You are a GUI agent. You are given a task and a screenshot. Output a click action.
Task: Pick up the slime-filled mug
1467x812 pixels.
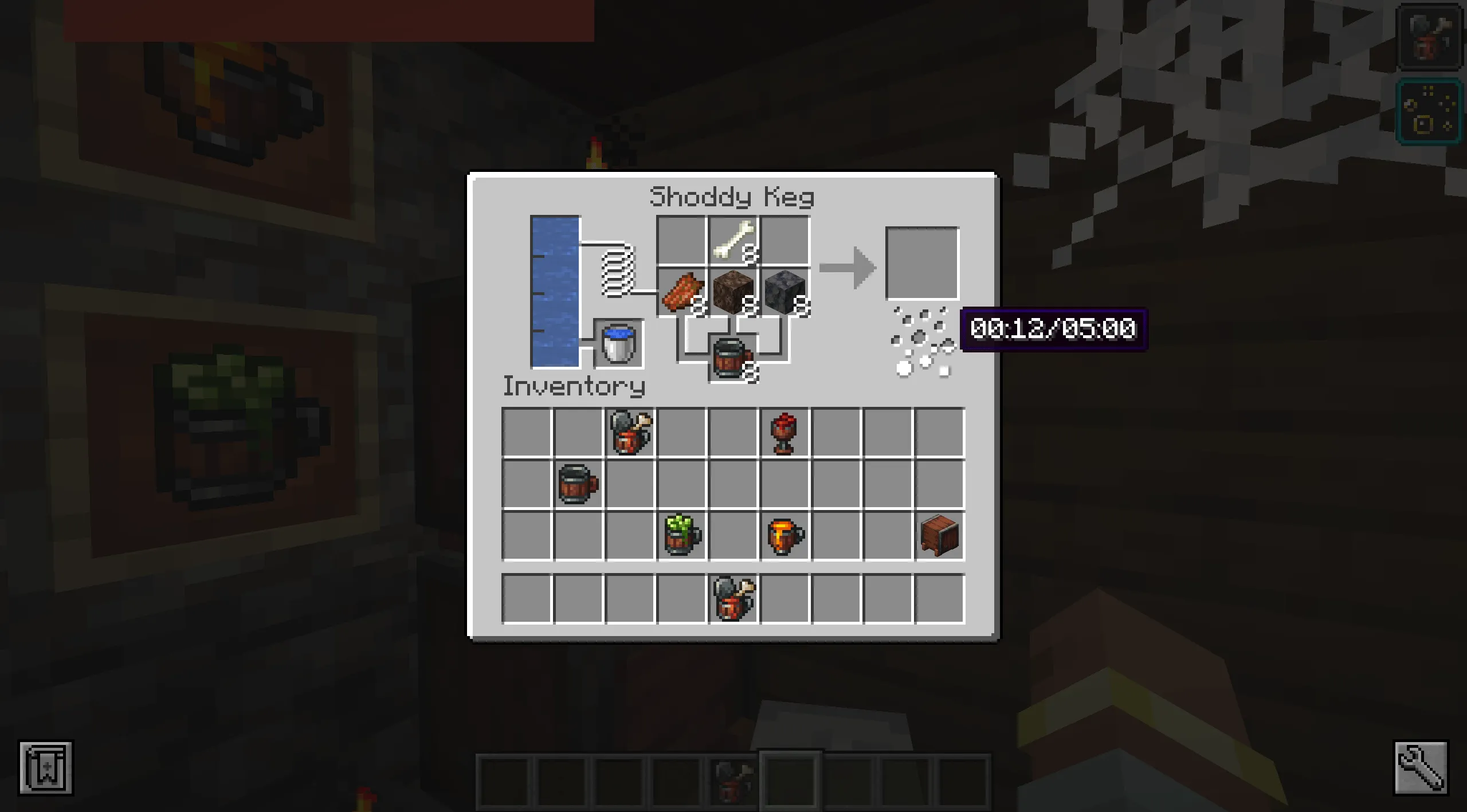tap(682, 536)
